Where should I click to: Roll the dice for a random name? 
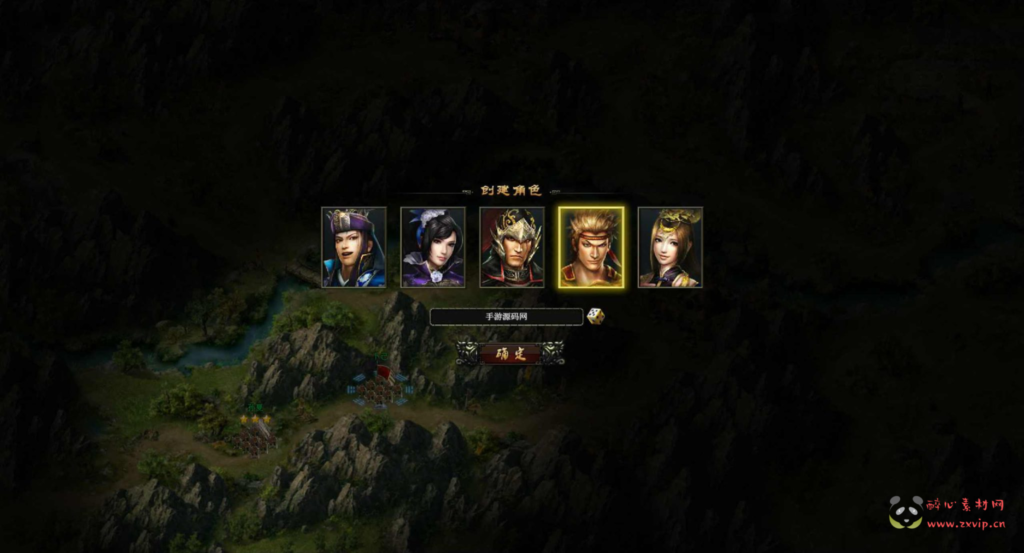click(595, 316)
